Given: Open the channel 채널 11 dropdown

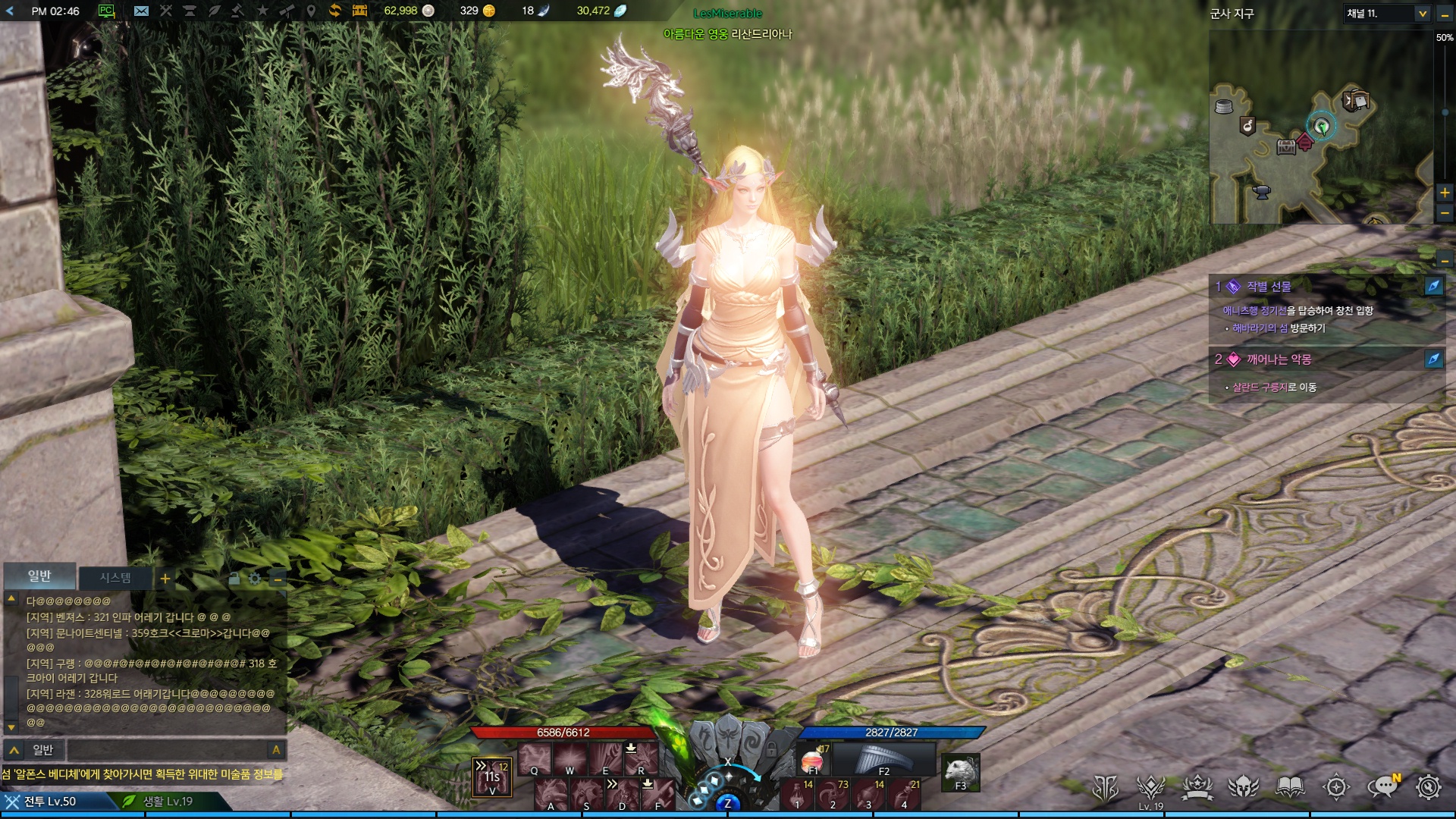Looking at the screenshot, I should 1422,14.
